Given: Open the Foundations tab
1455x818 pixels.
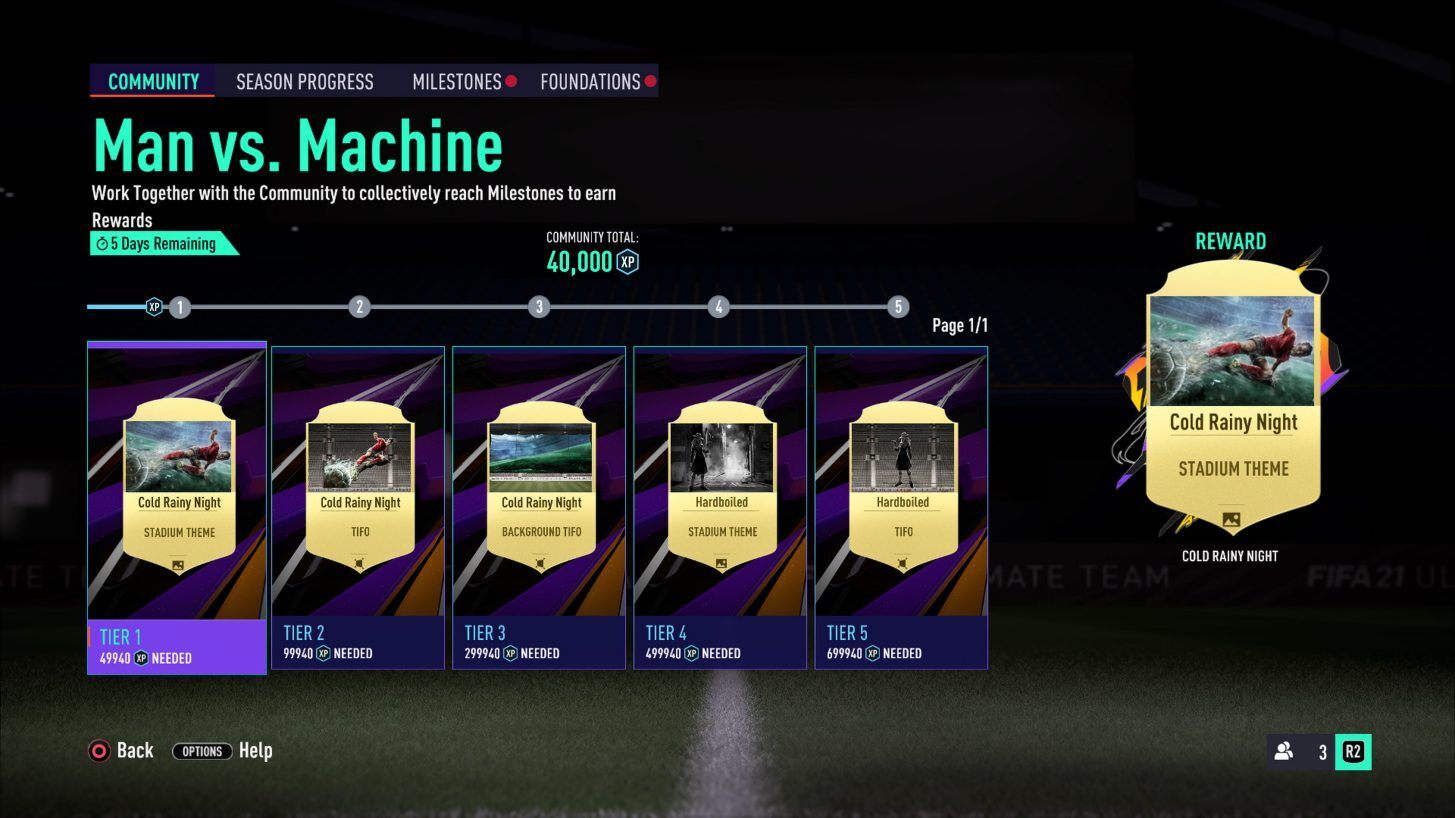Looking at the screenshot, I should [x=591, y=81].
